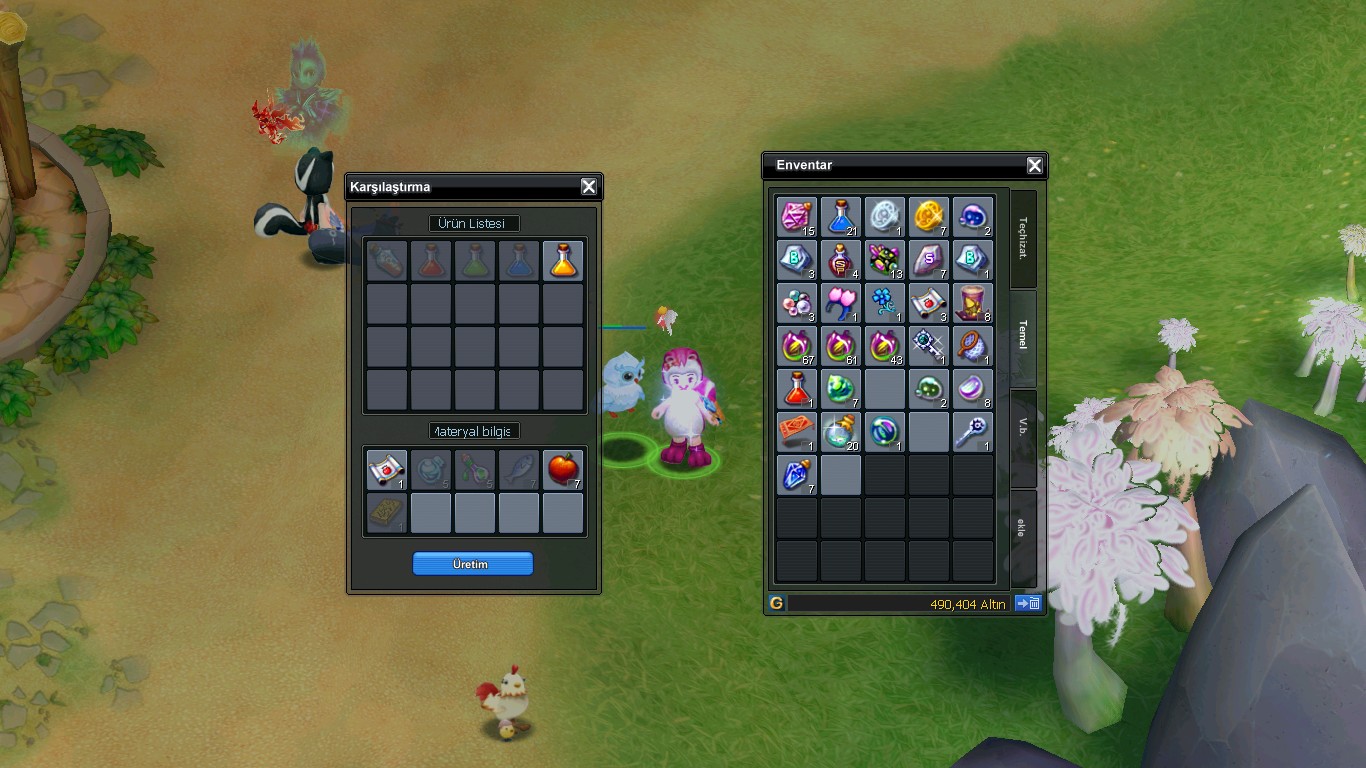Select the dimmed blue potion recipe
The image size is (1366, 768).
(x=519, y=261)
